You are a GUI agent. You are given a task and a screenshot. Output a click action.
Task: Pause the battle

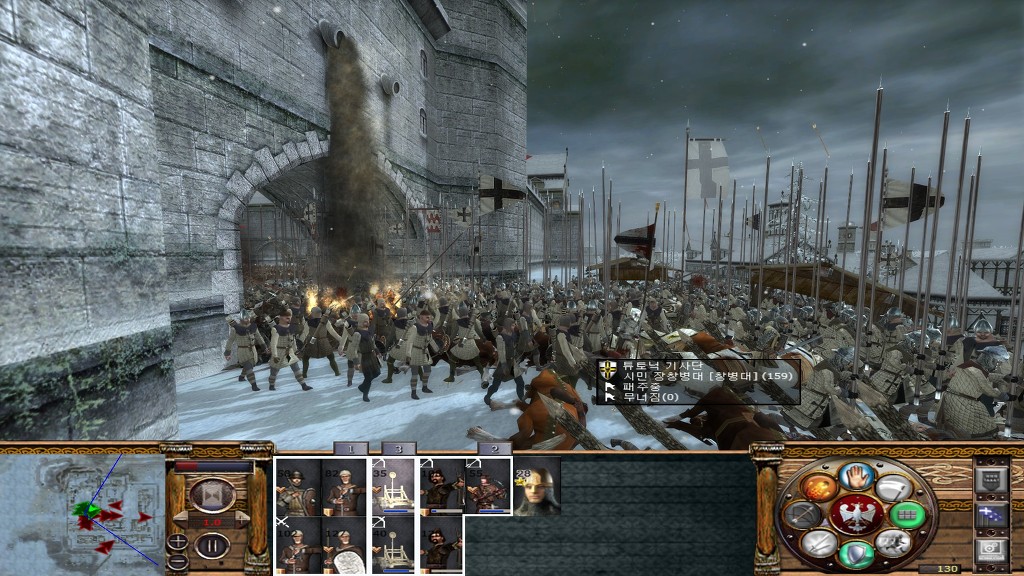pyautogui.click(x=212, y=546)
